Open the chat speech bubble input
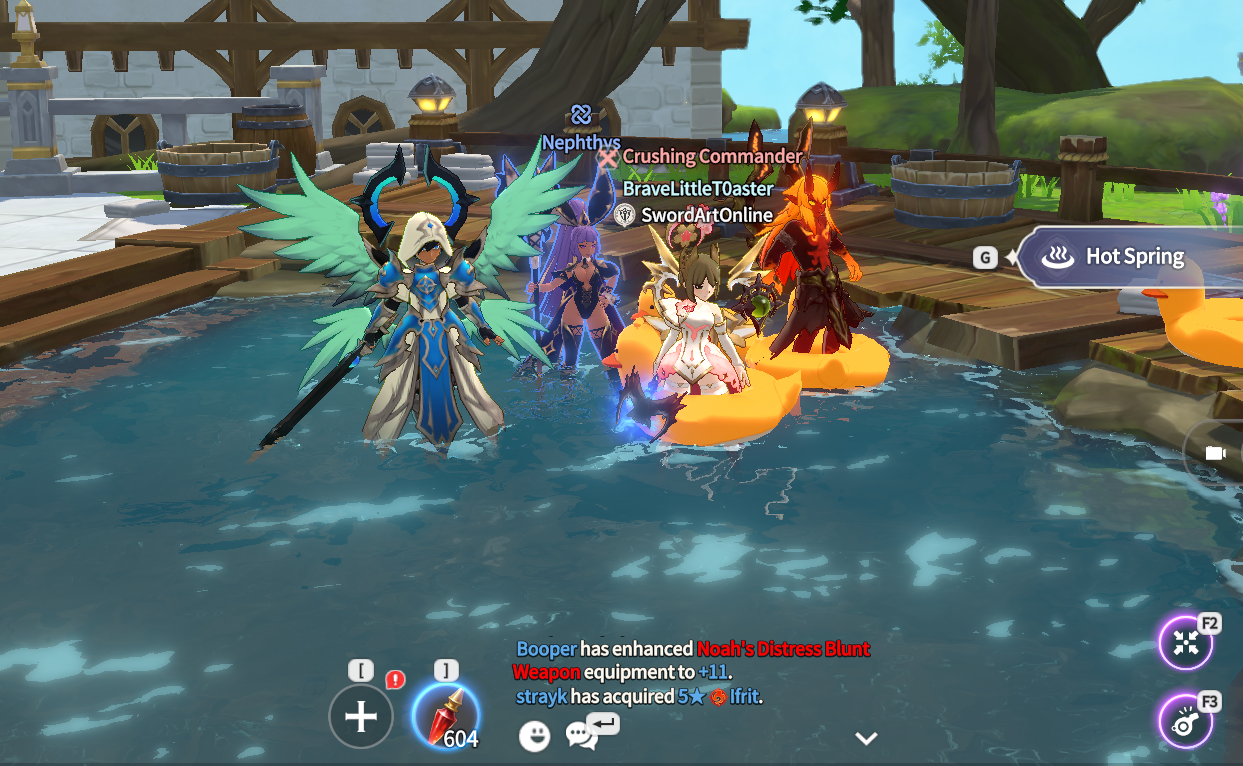Image resolution: width=1243 pixels, height=766 pixels. pos(582,735)
